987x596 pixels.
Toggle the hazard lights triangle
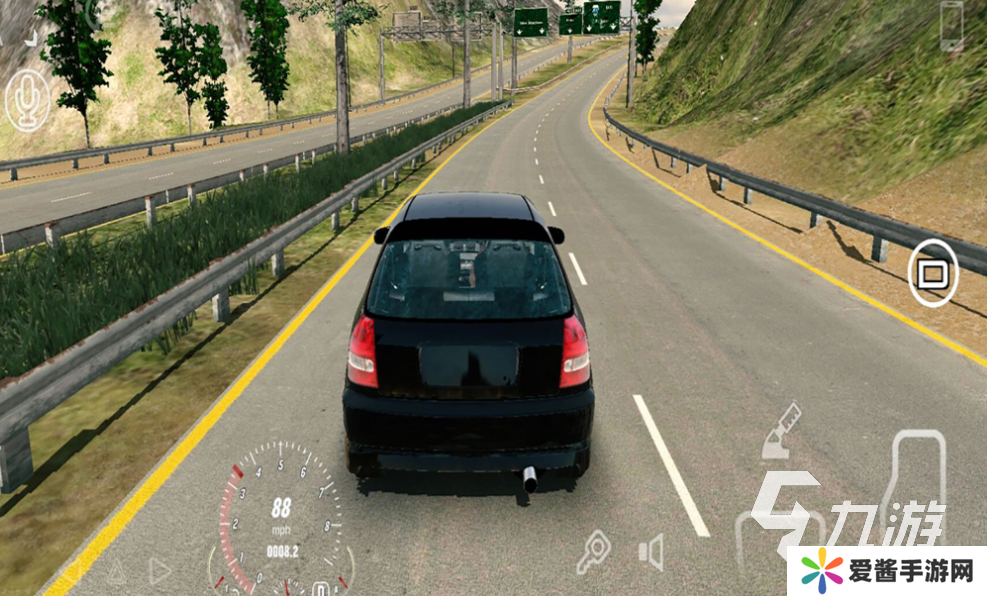[116, 571]
